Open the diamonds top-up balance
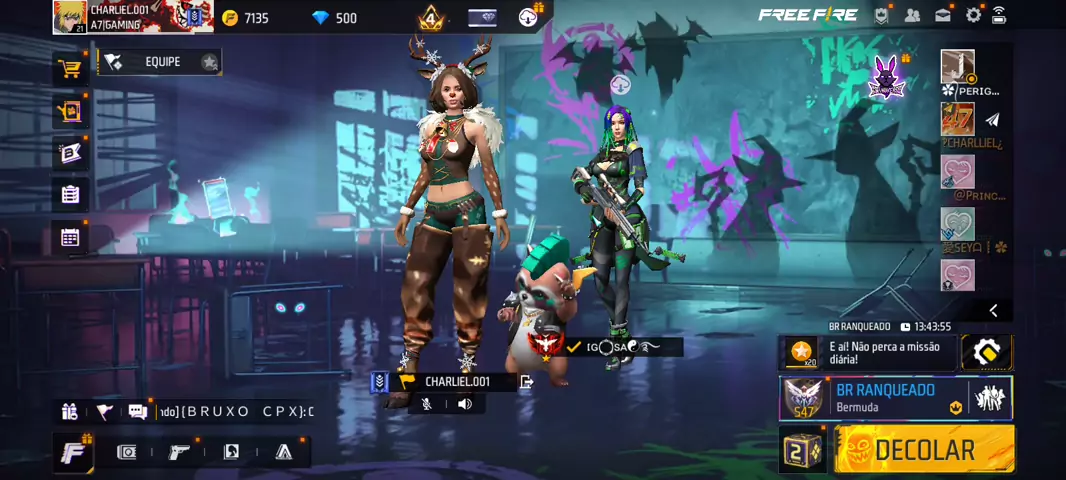 (335, 18)
